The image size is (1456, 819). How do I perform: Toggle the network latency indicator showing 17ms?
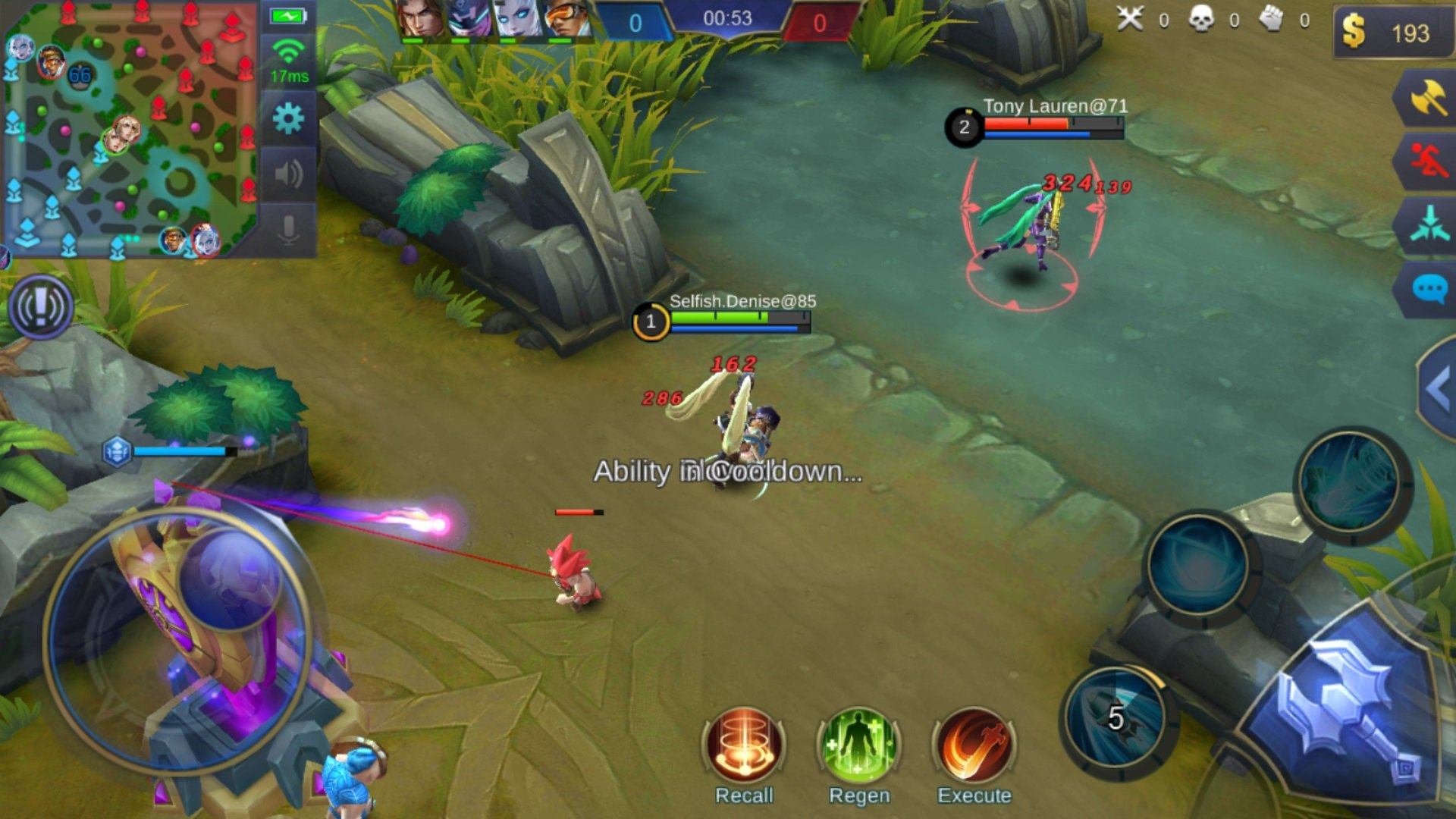point(288,57)
